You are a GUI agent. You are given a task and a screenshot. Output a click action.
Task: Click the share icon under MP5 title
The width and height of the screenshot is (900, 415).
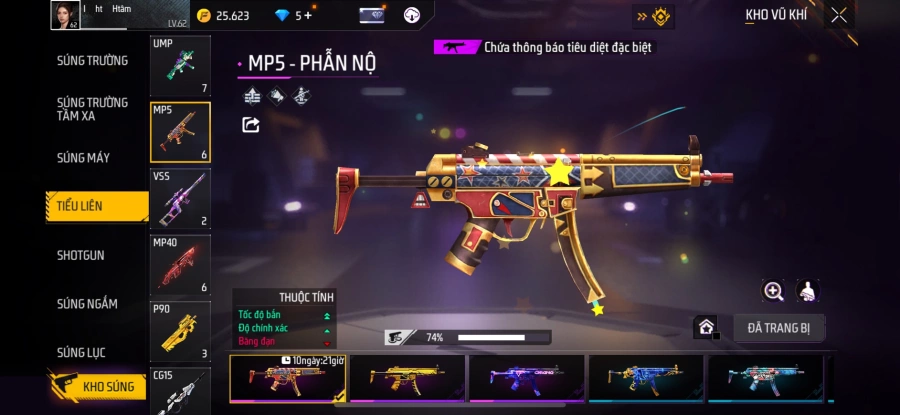coord(251,125)
